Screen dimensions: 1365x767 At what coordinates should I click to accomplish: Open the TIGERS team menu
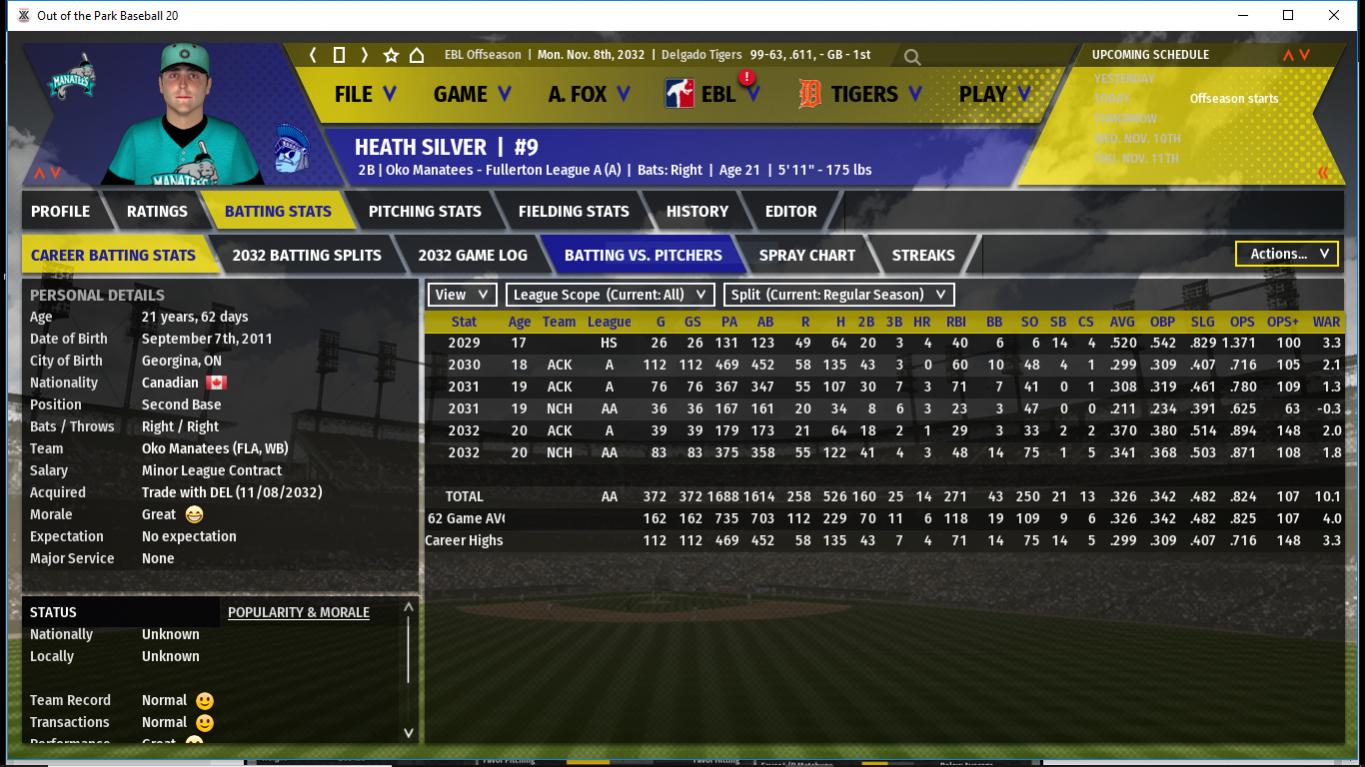(864, 94)
